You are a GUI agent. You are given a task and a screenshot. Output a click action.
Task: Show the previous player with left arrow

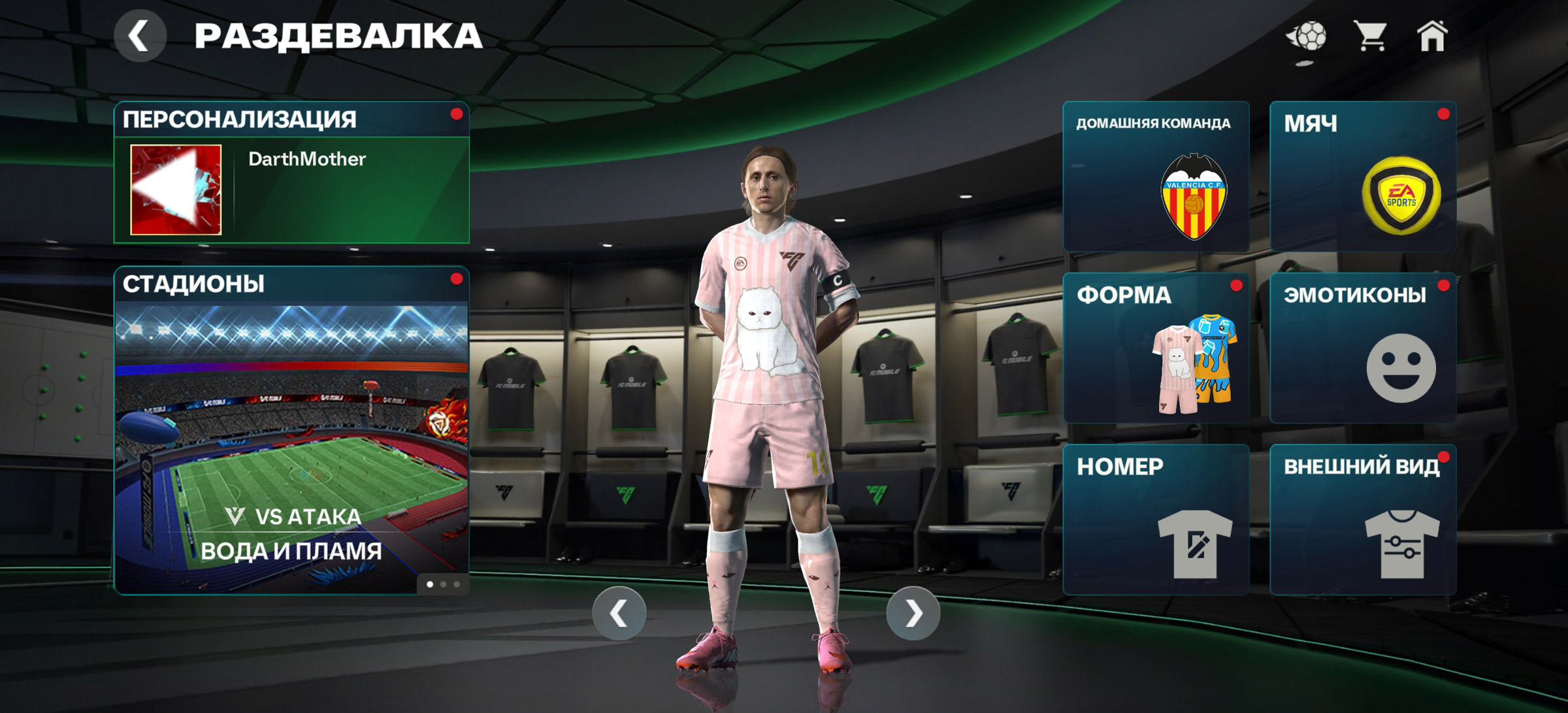tap(619, 613)
